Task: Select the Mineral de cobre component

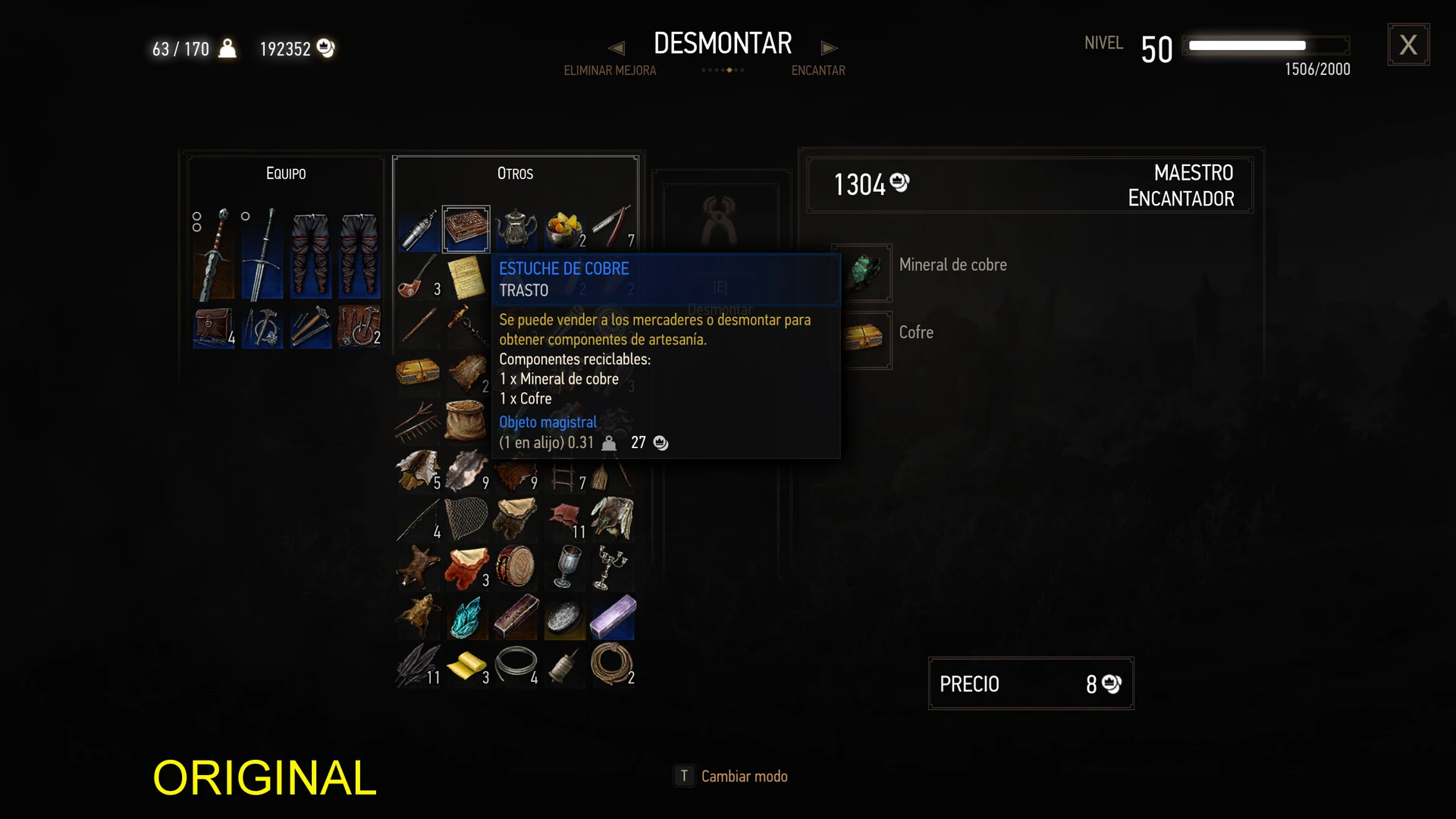Action: (x=863, y=272)
